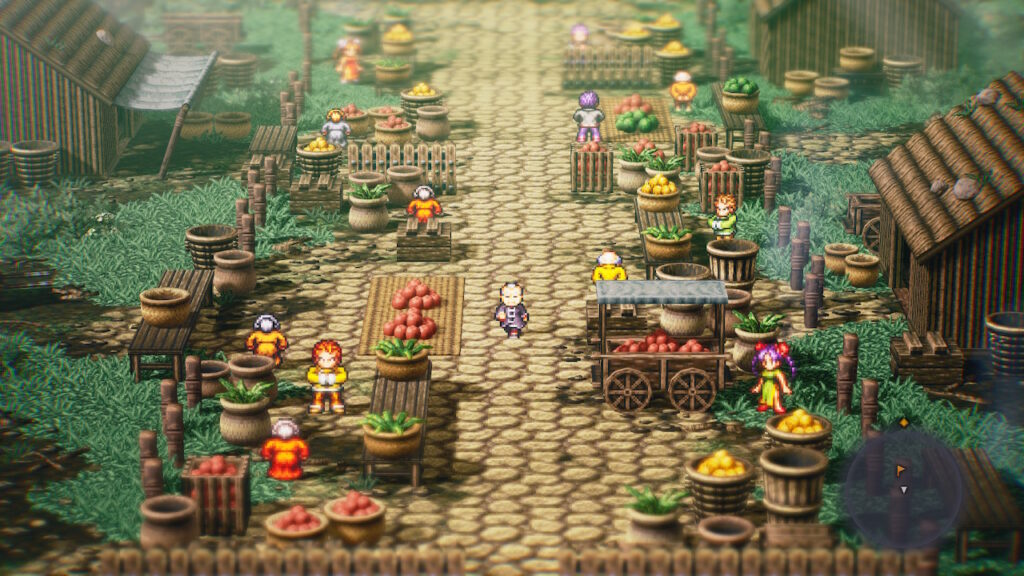Select the orange flag marker on minimap

tap(901, 468)
